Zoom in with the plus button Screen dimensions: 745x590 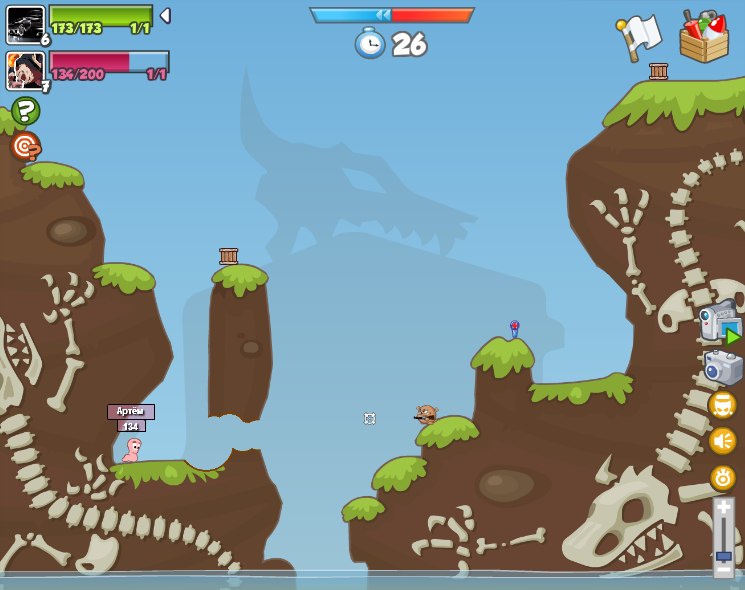coord(723,509)
